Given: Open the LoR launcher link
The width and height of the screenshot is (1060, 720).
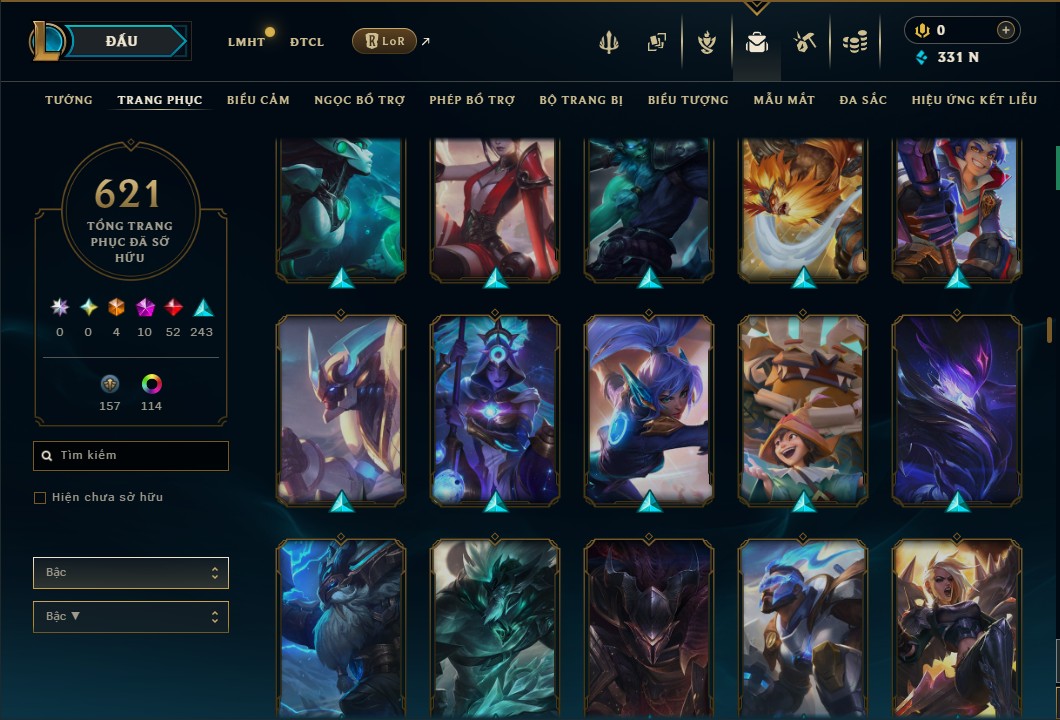Looking at the screenshot, I should 385,41.
